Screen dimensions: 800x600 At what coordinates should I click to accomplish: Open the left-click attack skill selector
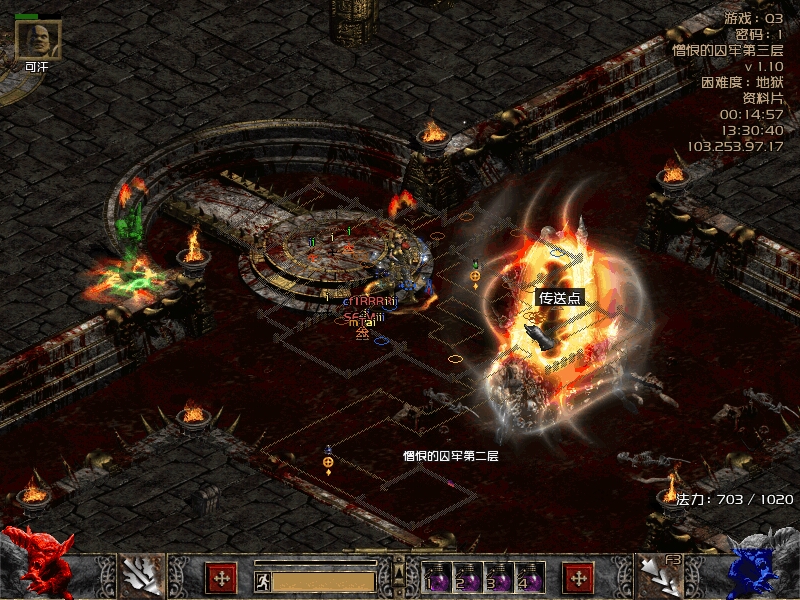[x=142, y=575]
